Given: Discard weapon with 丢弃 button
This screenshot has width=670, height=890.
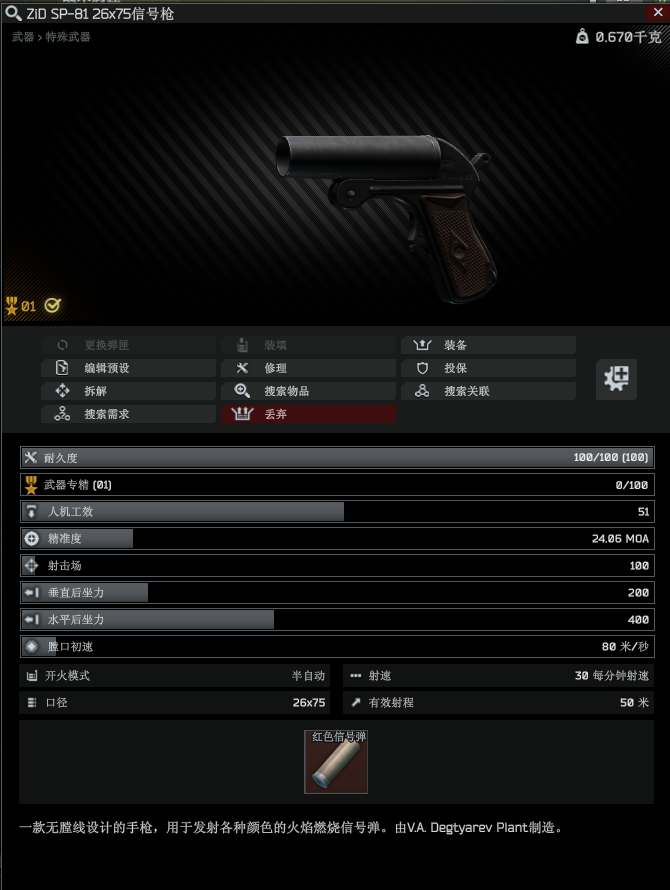Looking at the screenshot, I should (x=308, y=414).
